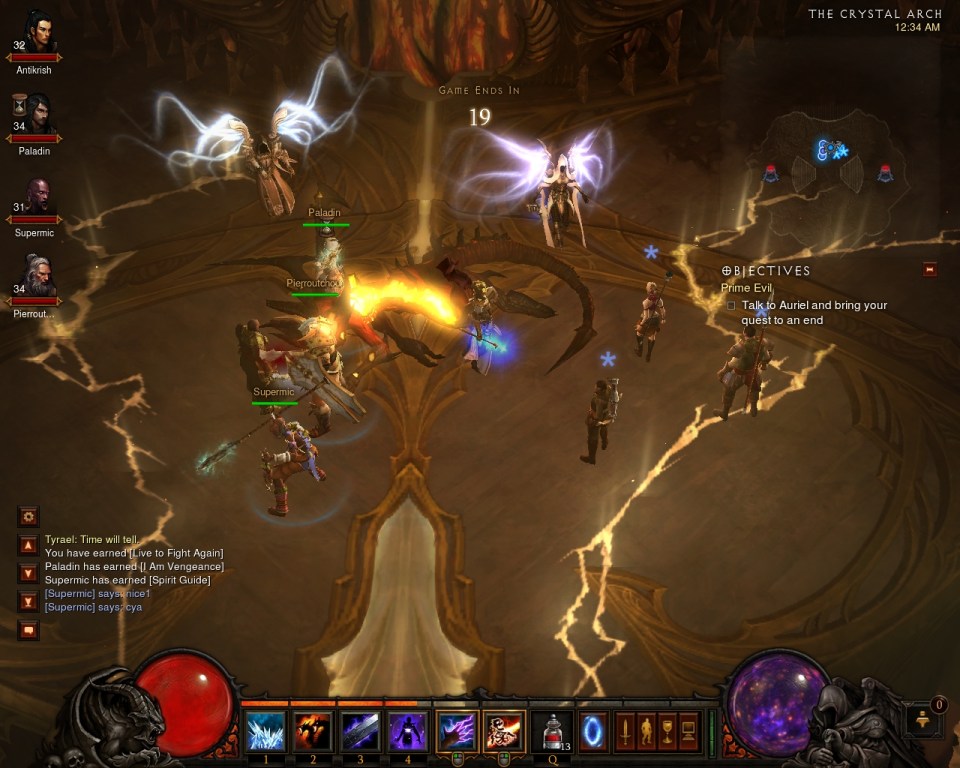Open the sword menu button
Viewport: 960px width, 768px height.
(x=624, y=730)
